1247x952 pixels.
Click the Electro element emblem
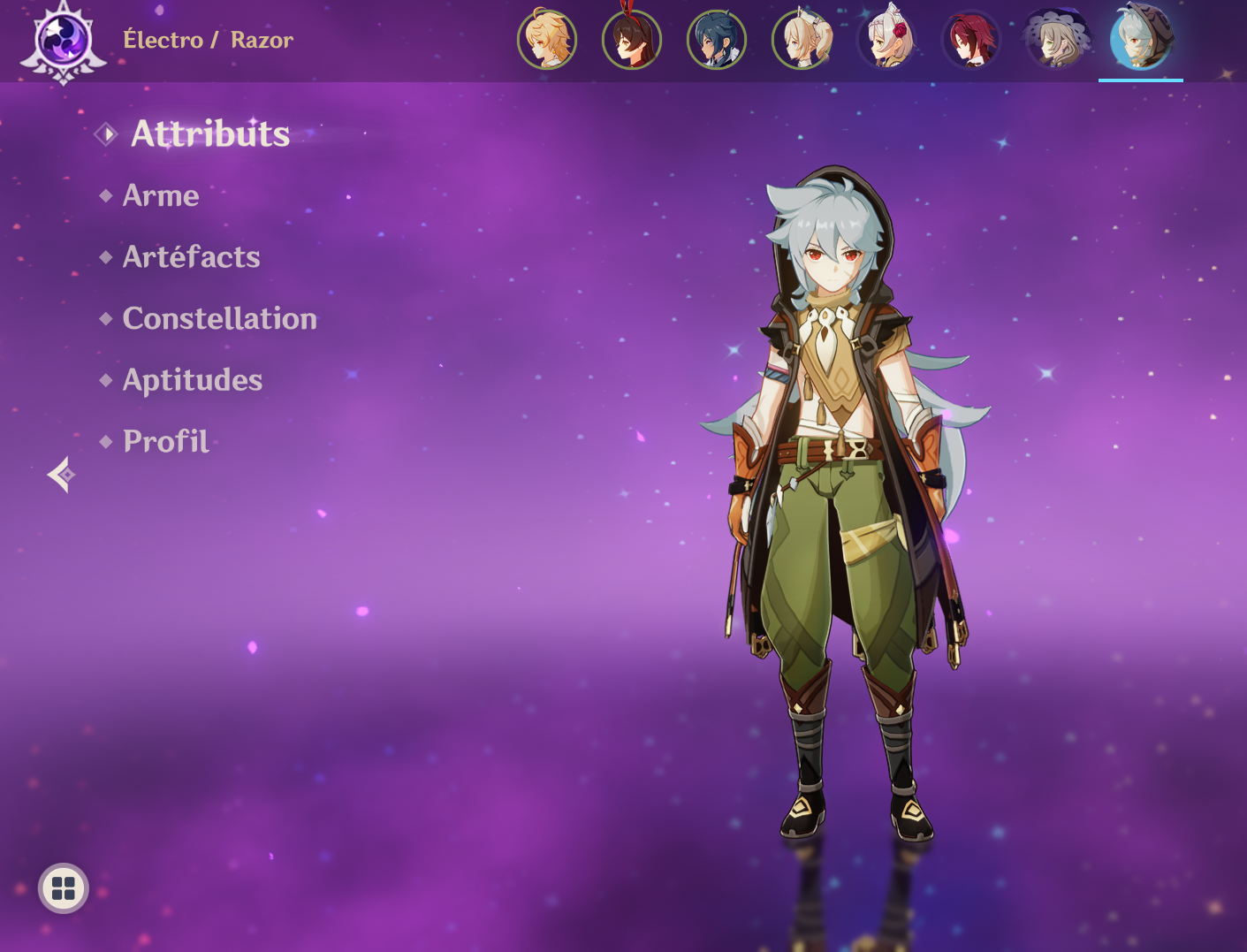coord(64,42)
